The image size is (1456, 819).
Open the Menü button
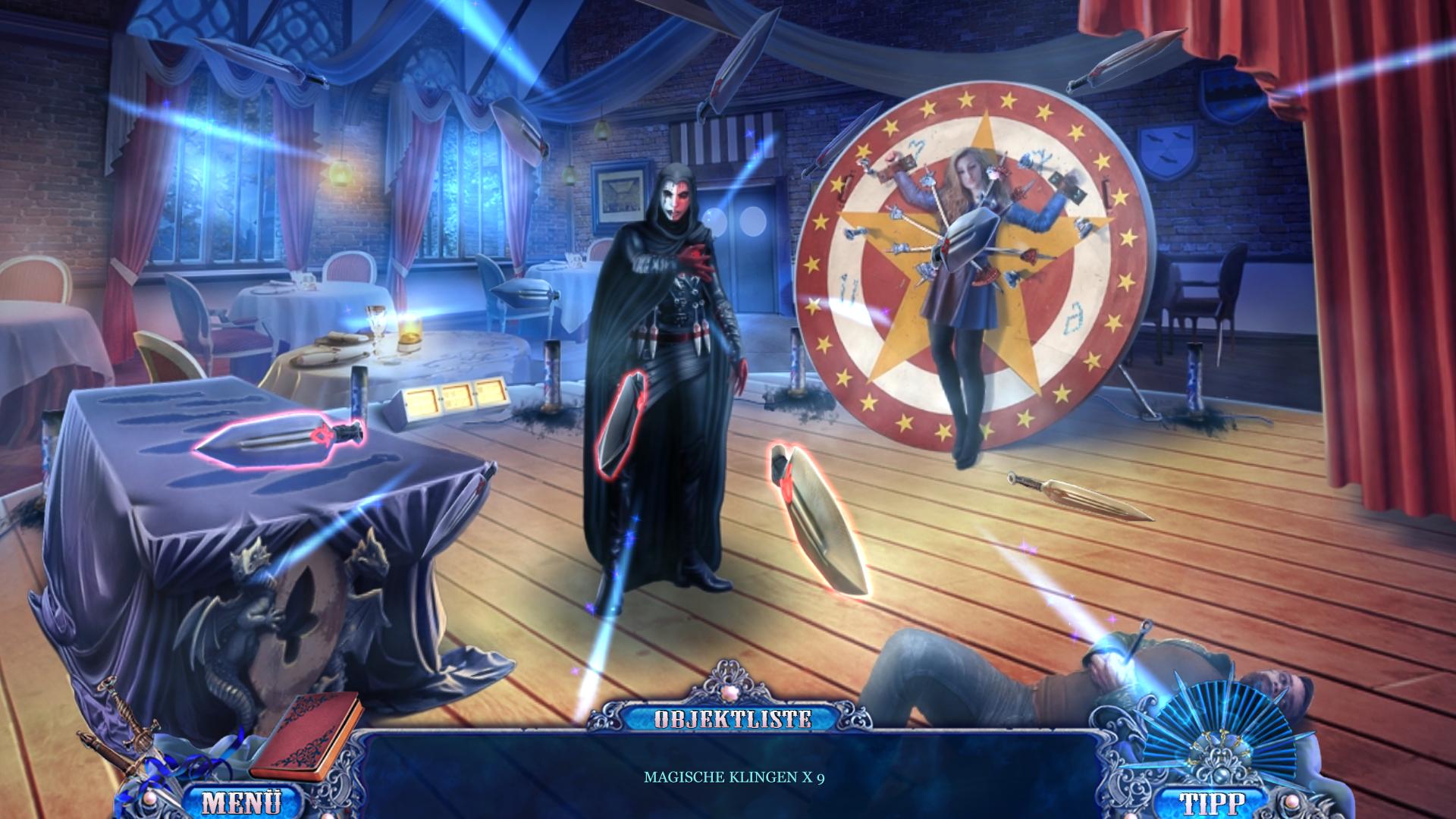tap(242, 802)
